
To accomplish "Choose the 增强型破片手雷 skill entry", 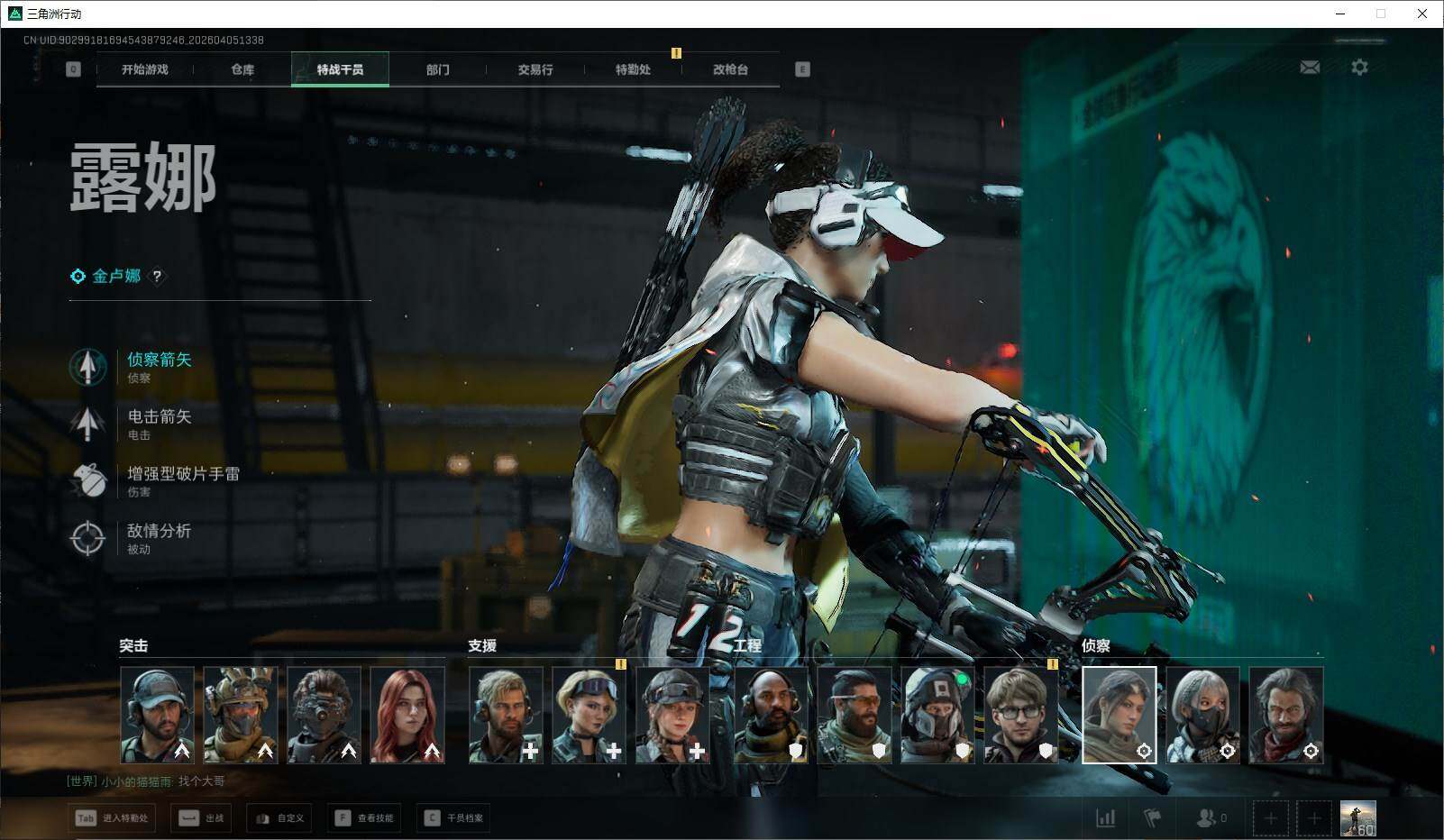I will point(183,474).
